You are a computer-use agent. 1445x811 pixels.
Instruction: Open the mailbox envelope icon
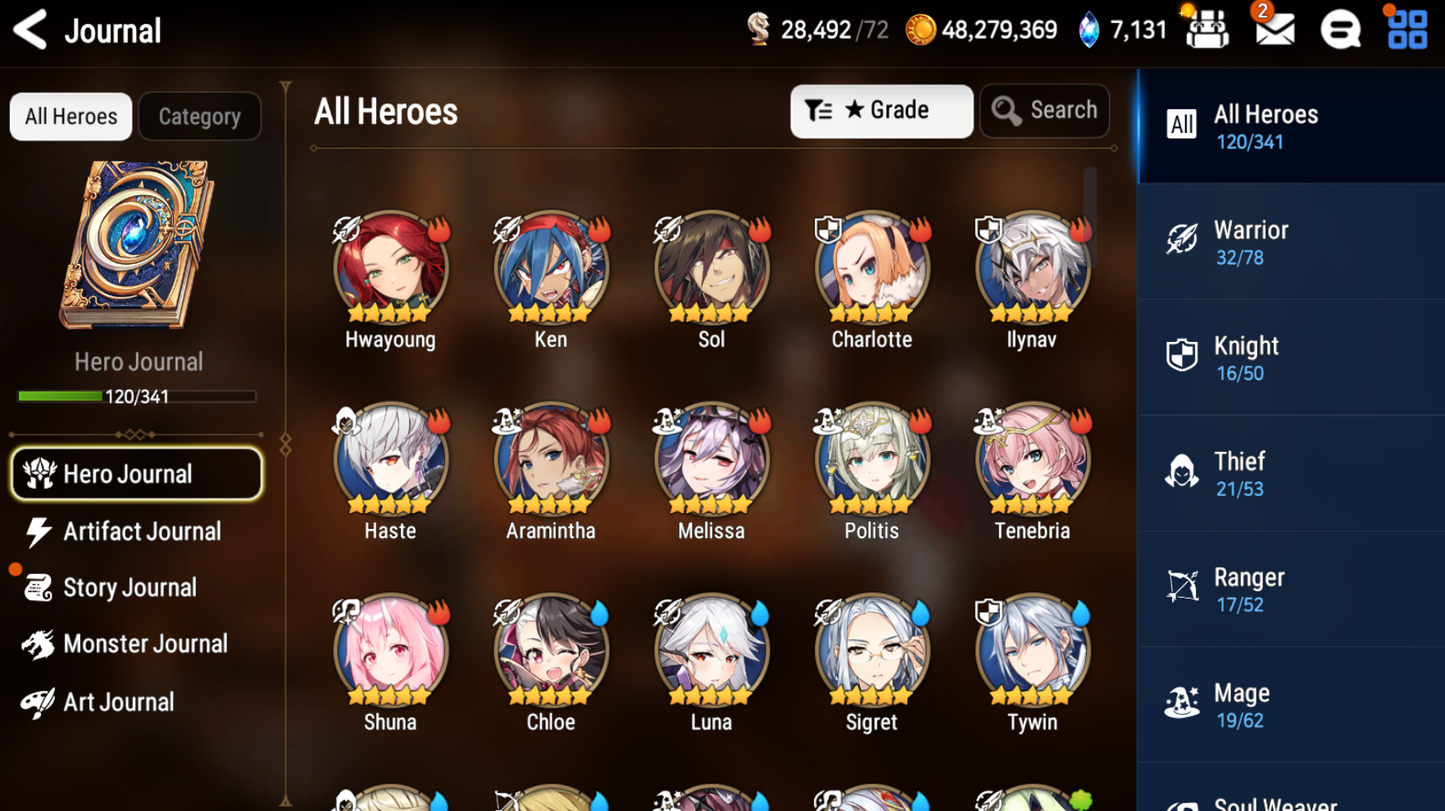[1274, 30]
